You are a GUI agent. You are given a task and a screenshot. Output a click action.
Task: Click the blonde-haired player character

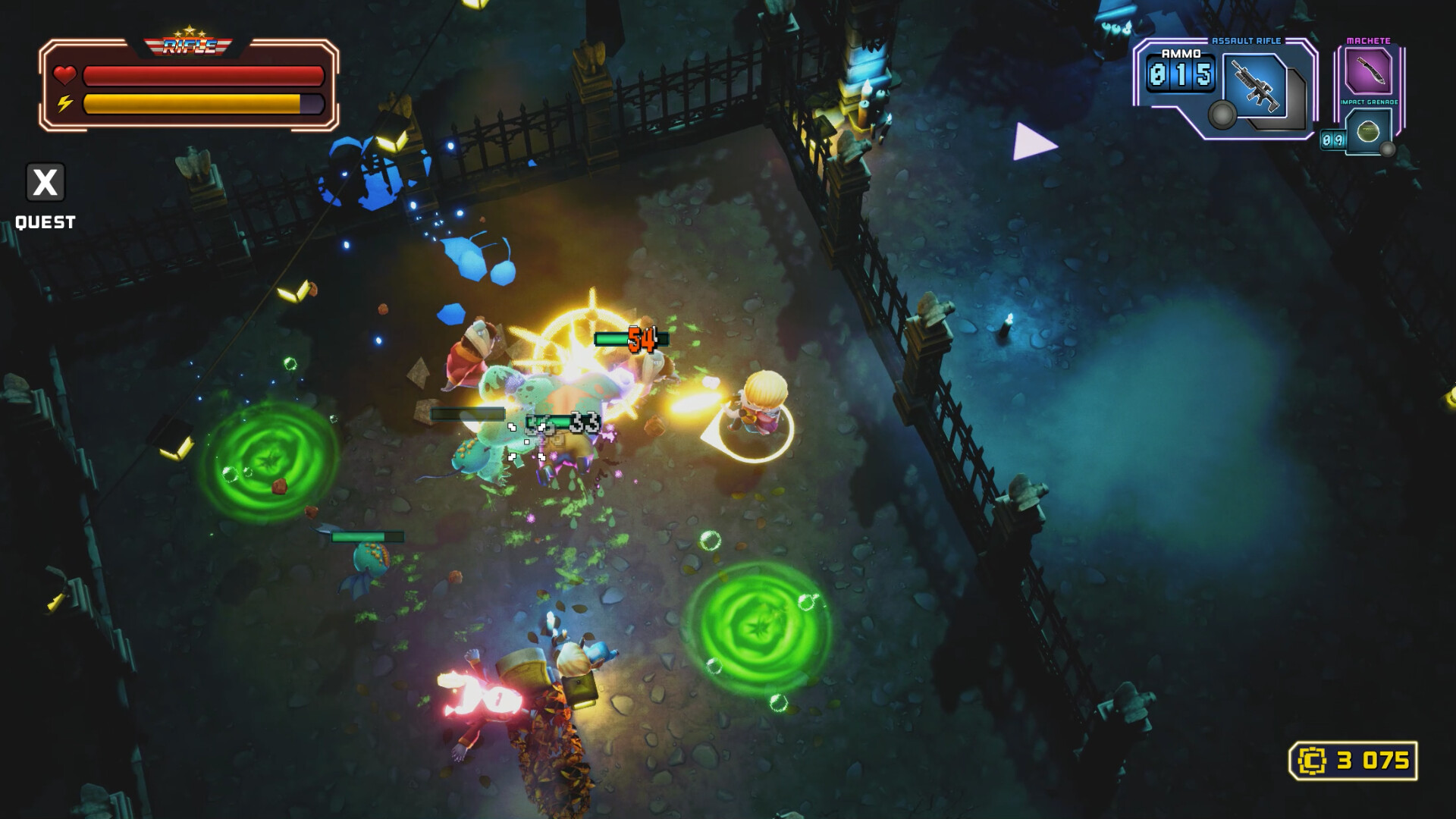(762, 406)
